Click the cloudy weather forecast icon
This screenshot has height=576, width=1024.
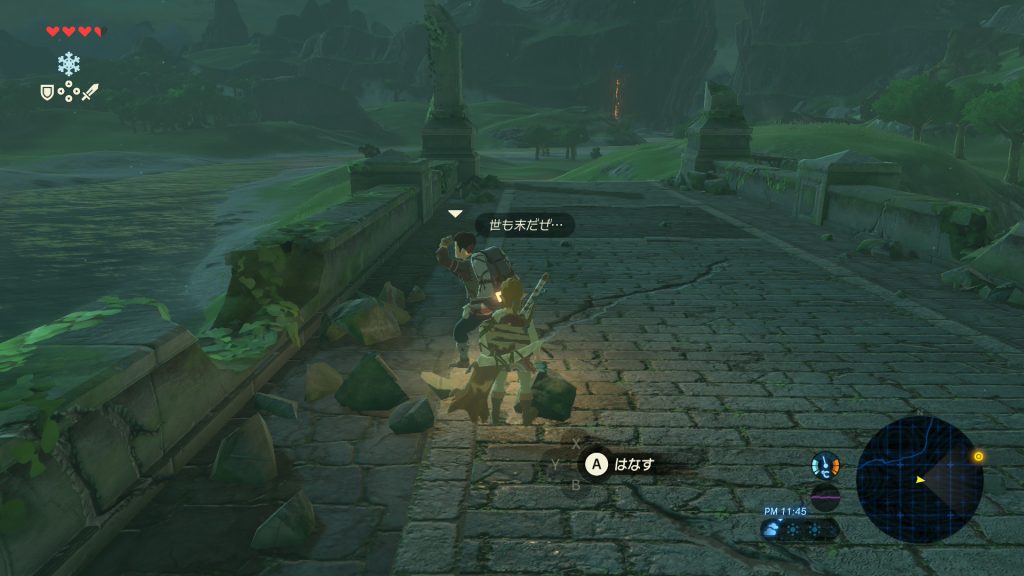[772, 530]
